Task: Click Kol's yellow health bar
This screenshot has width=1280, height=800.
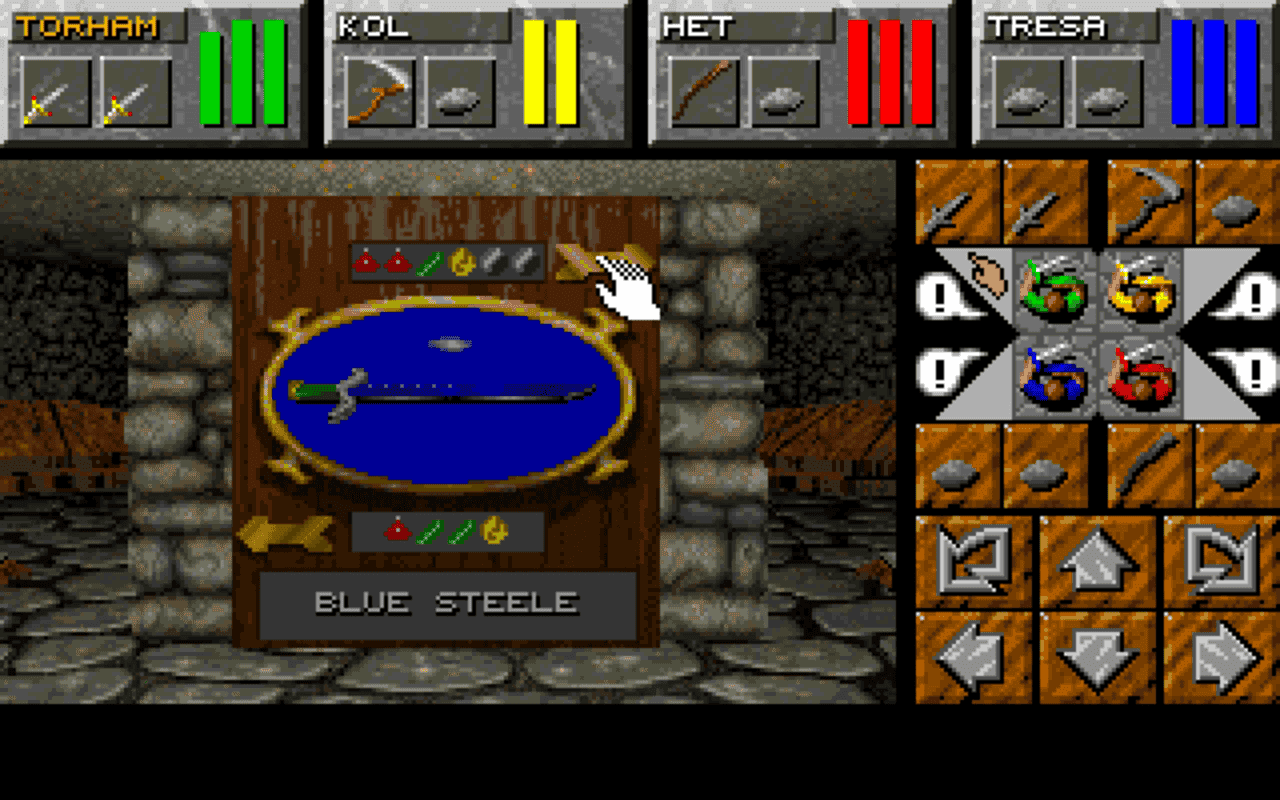Action: 548,75
